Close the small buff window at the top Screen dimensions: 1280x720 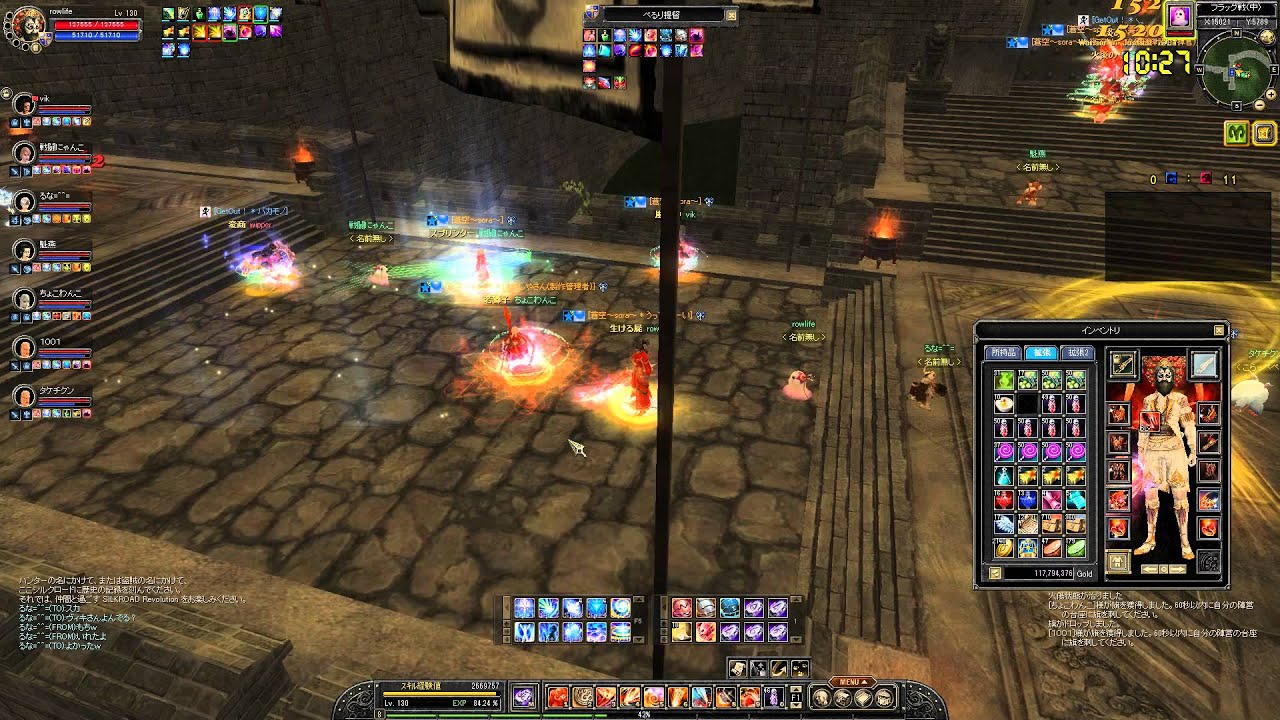click(x=731, y=15)
